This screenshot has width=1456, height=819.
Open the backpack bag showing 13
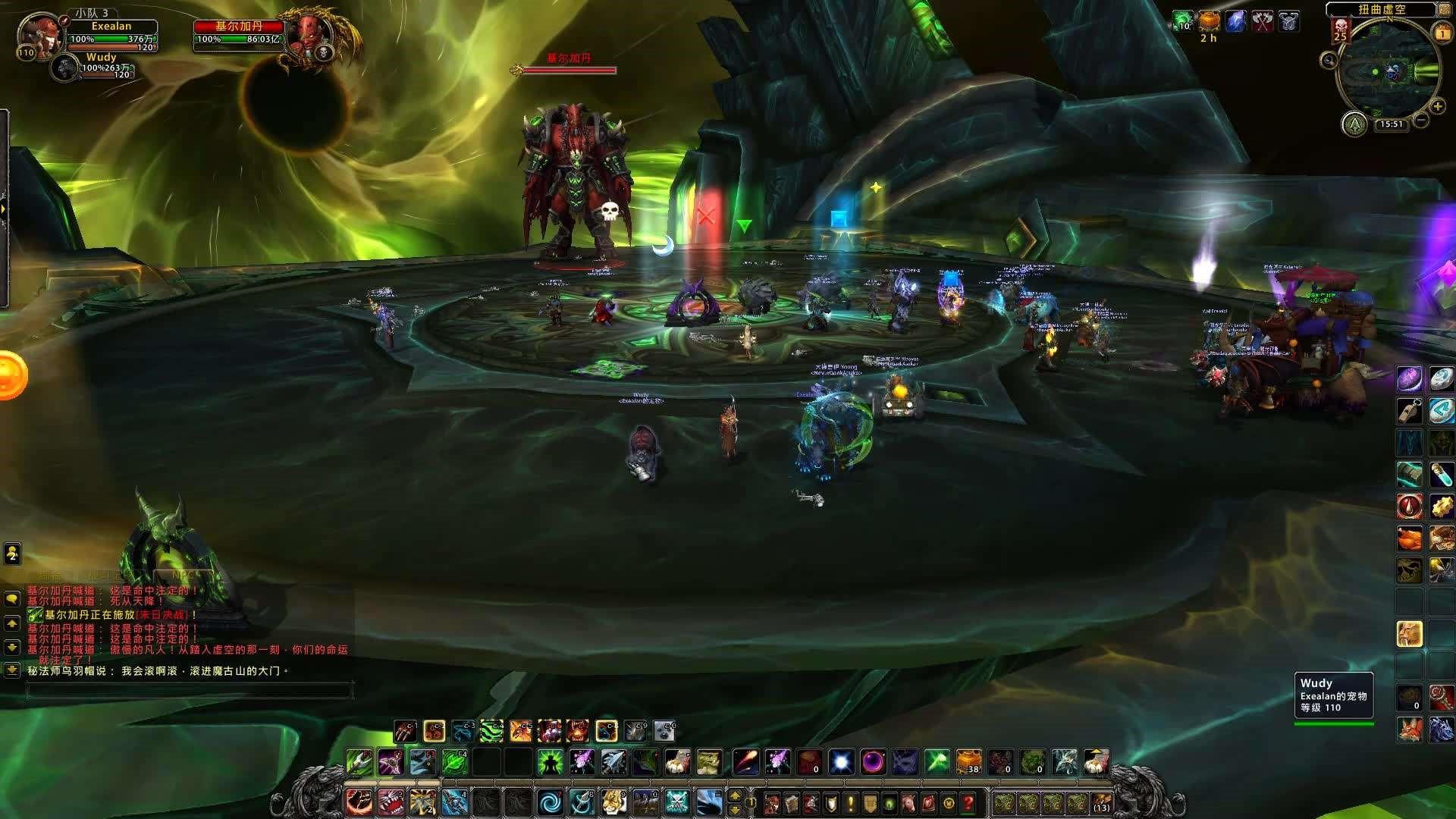point(1101,802)
